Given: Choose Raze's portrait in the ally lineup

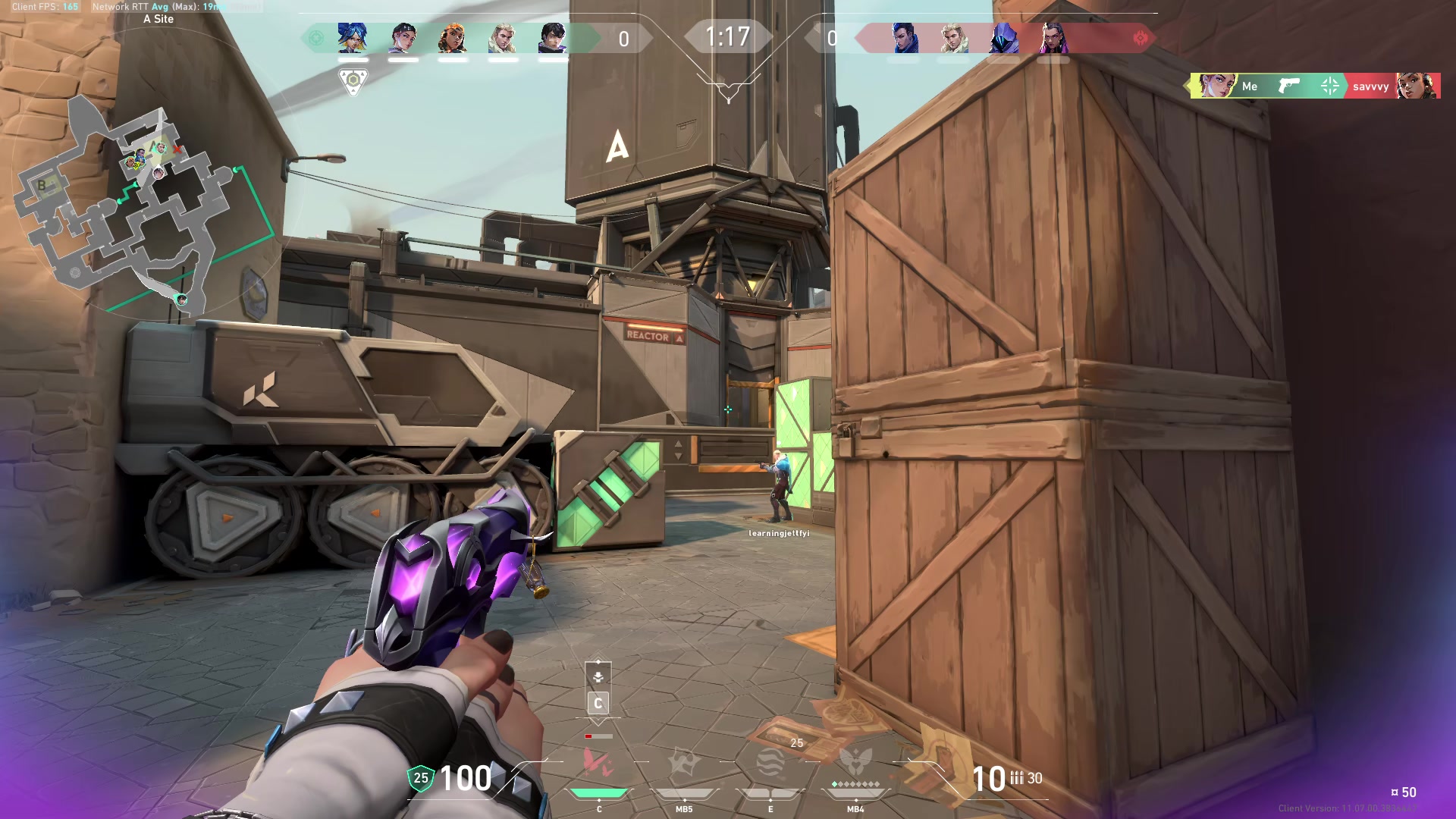Looking at the screenshot, I should [453, 38].
